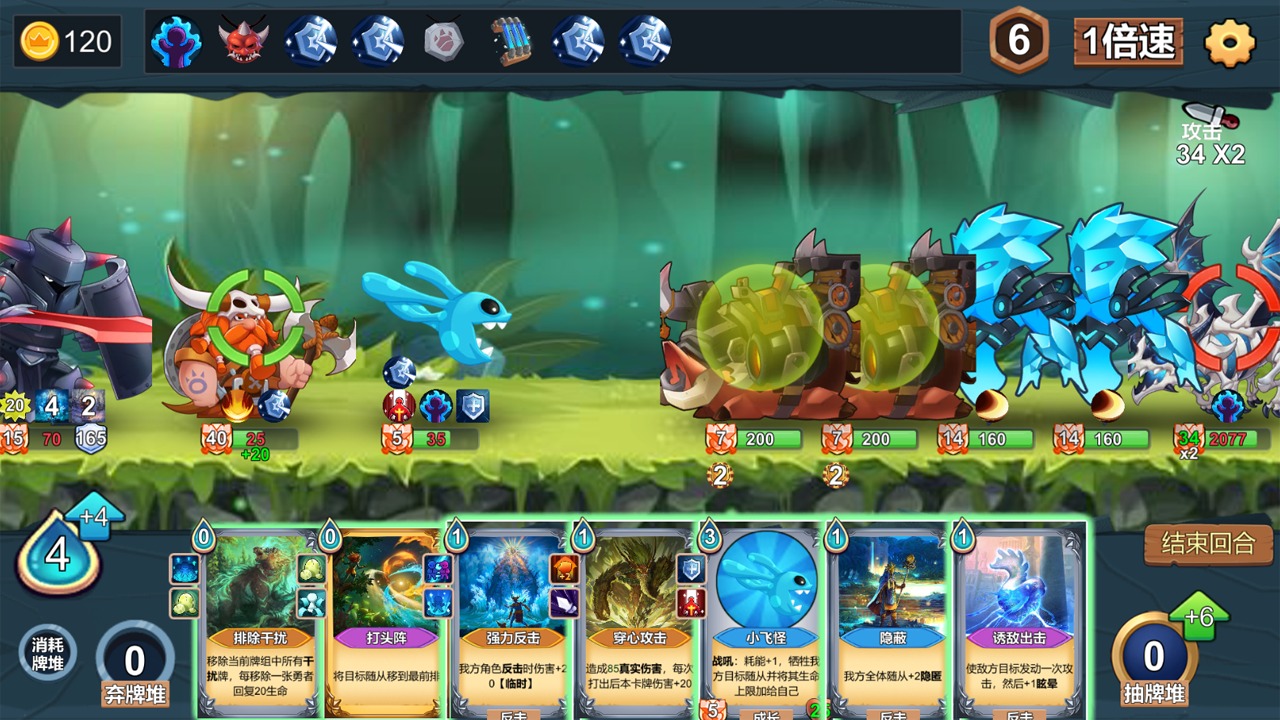The width and height of the screenshot is (1280, 720).
Task: Select the 小飞怪 minion card
Action: point(766,620)
